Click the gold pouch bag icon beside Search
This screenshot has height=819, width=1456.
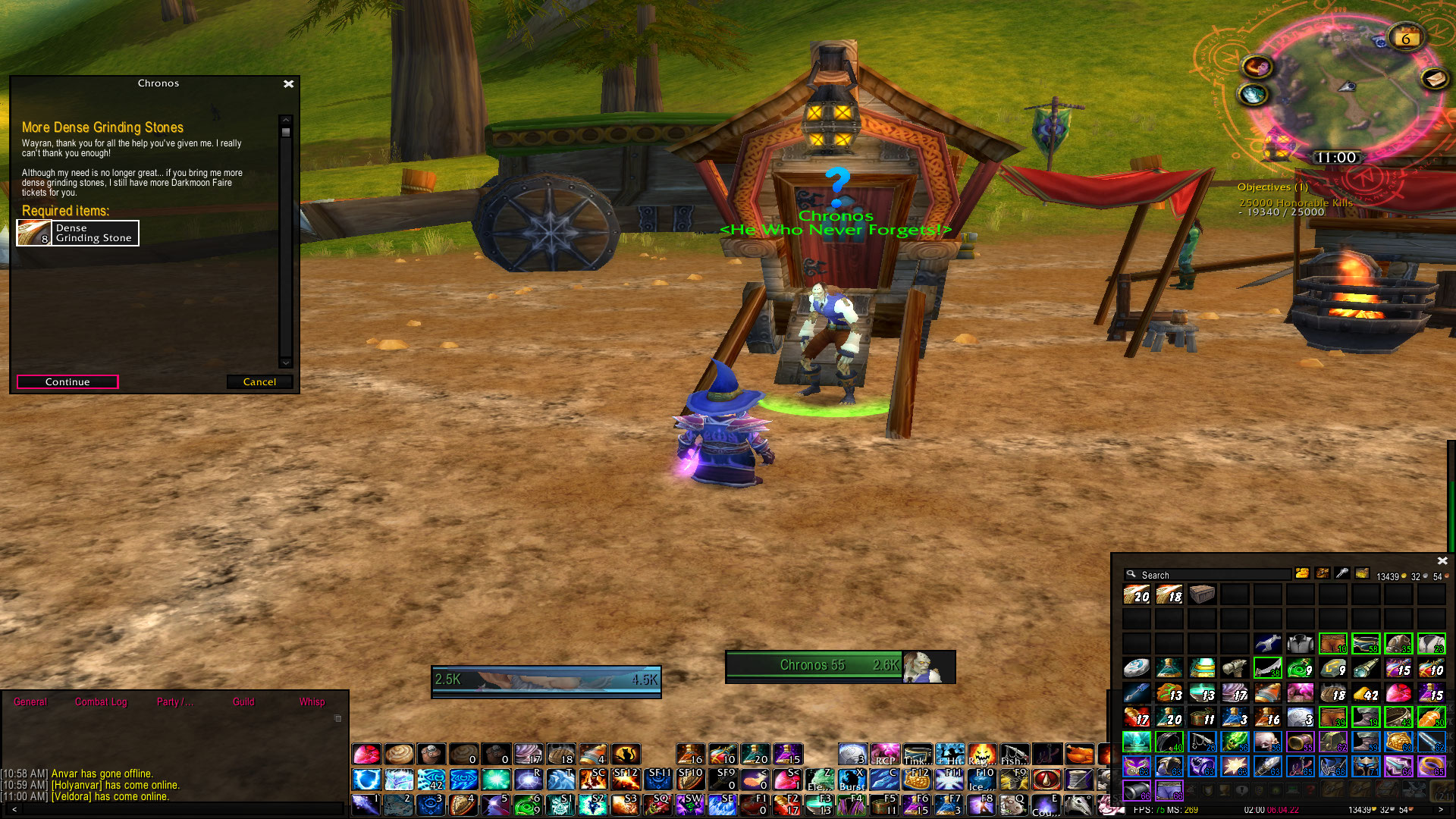(x=1303, y=574)
